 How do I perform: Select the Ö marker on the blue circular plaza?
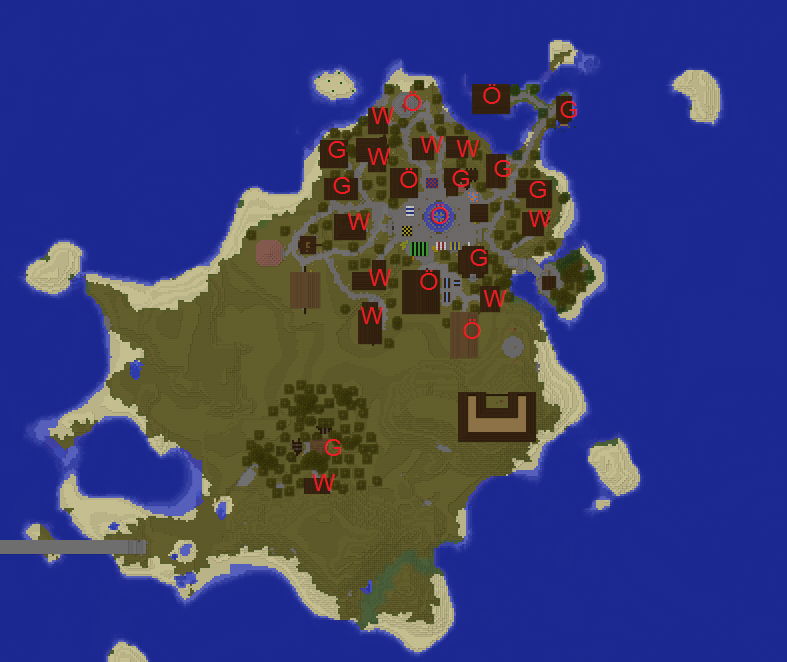437,214
